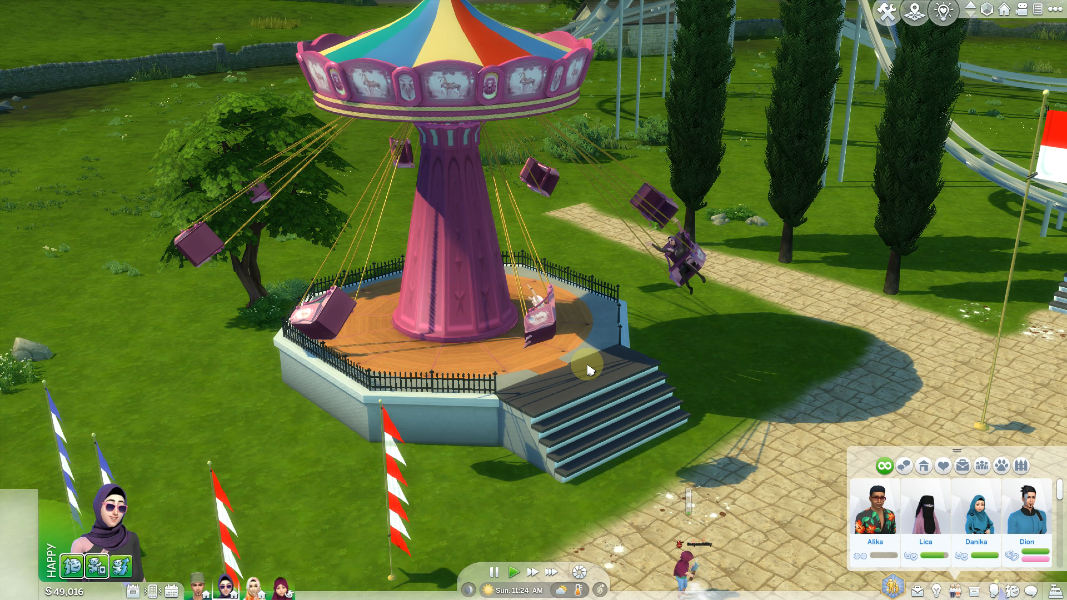
Task: Open the world map travel button
Action: 914,12
